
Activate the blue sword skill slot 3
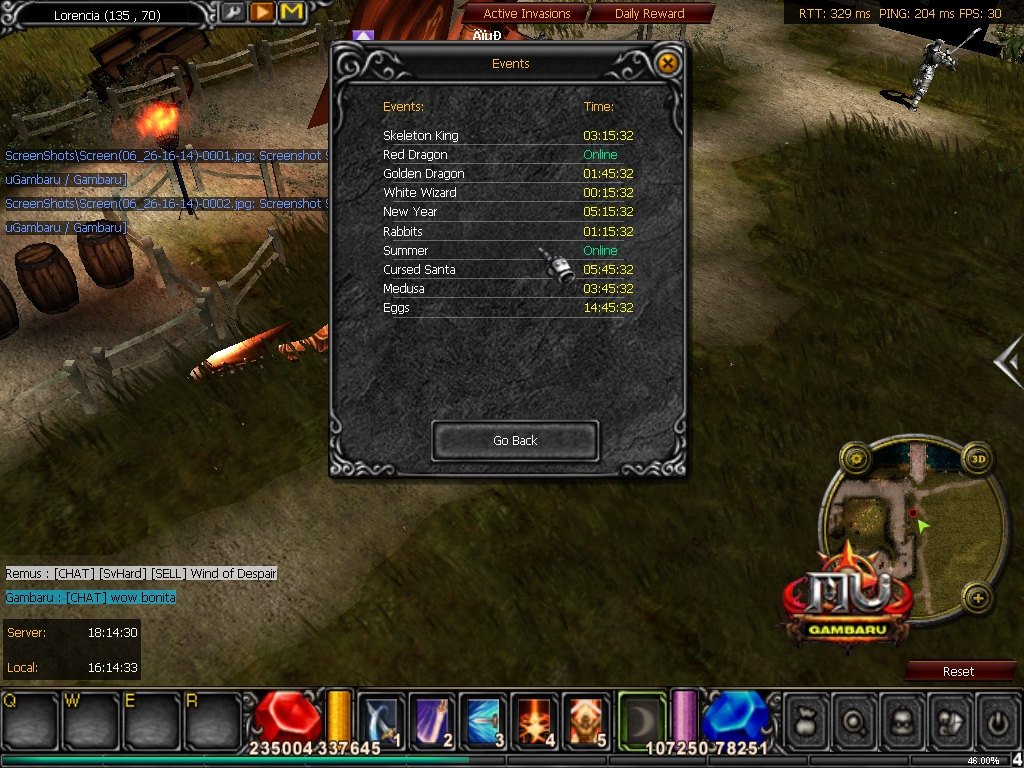pyautogui.click(x=484, y=718)
